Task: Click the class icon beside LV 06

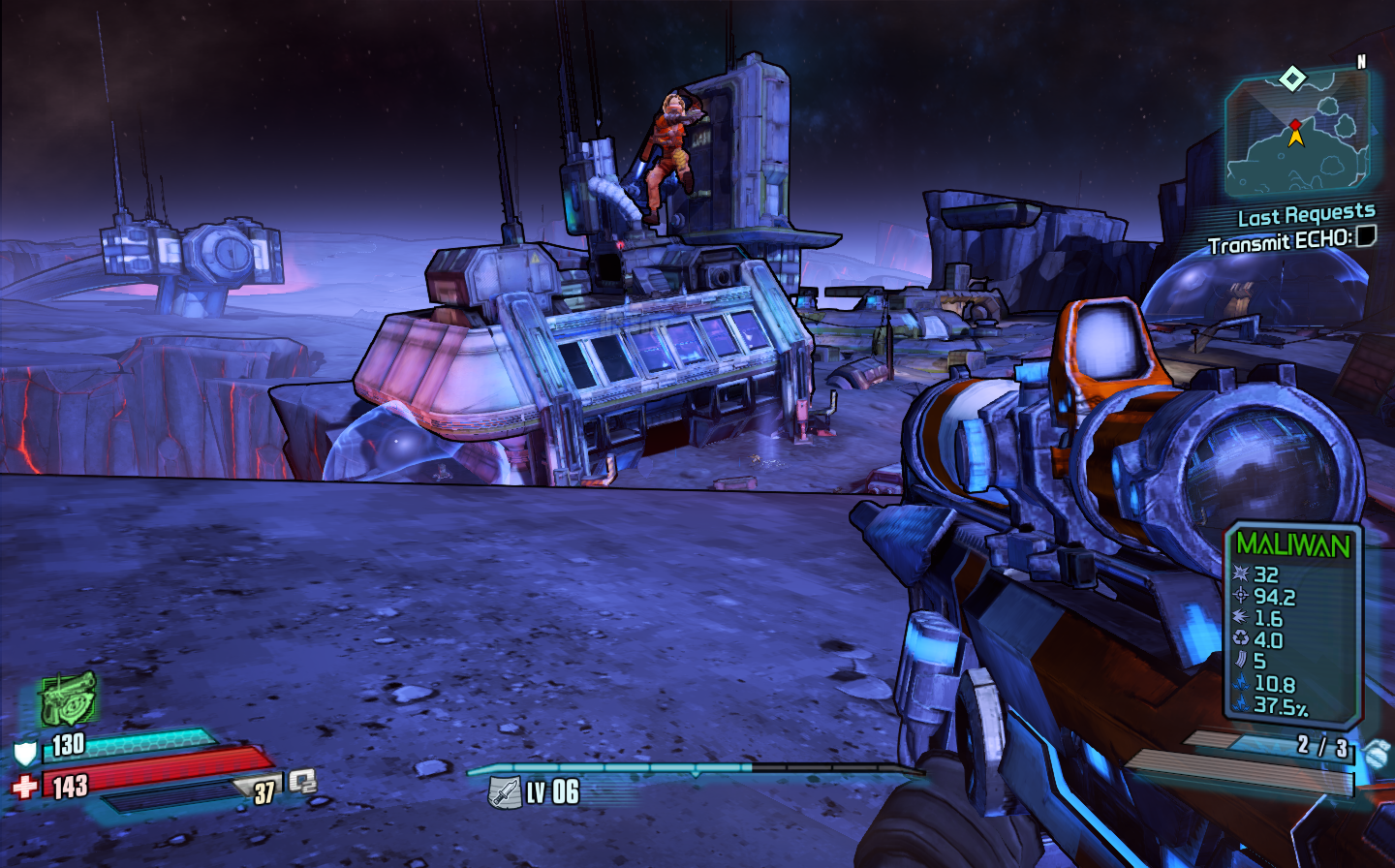Action: [x=504, y=792]
